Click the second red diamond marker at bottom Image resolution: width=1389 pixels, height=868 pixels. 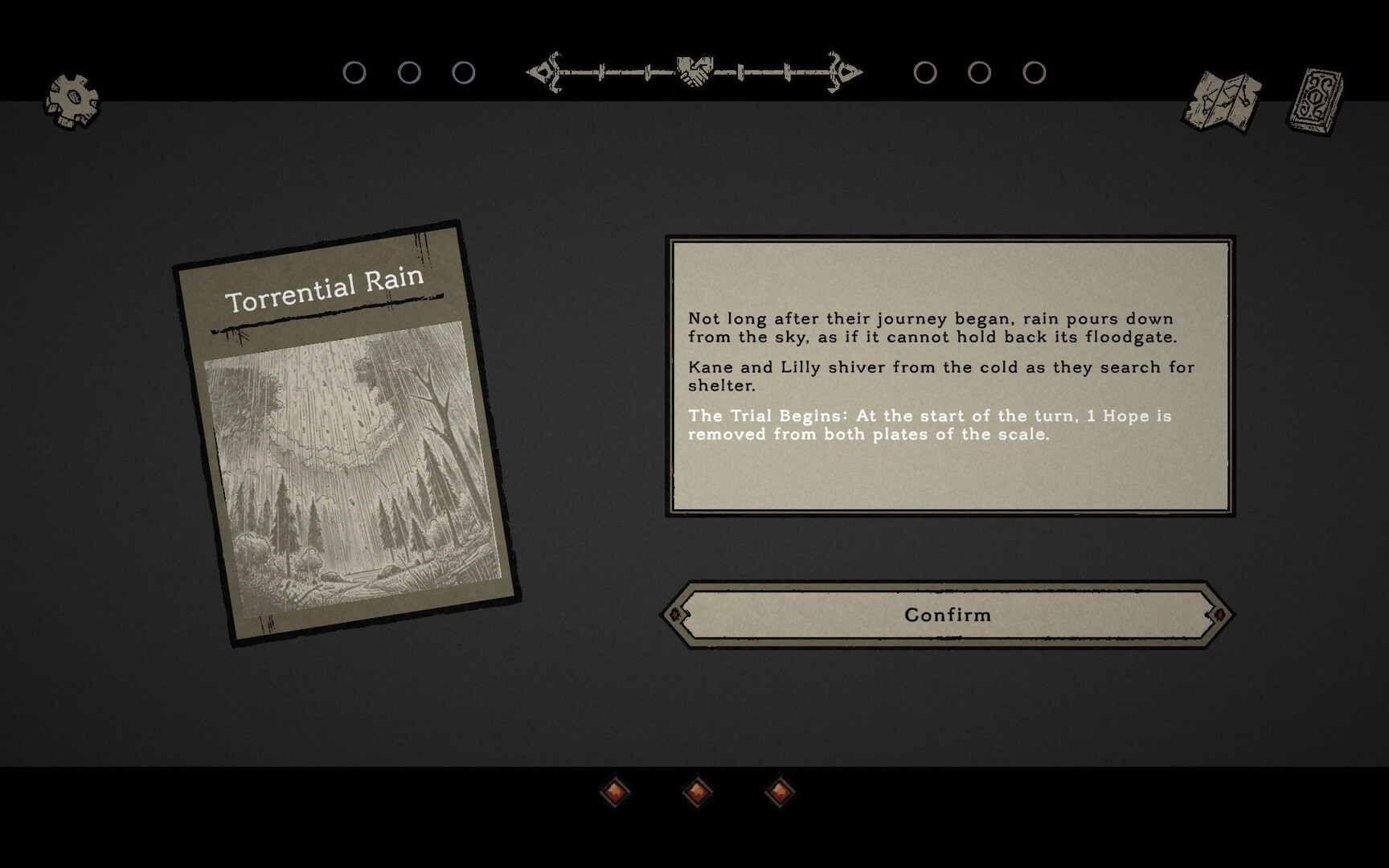[697, 792]
